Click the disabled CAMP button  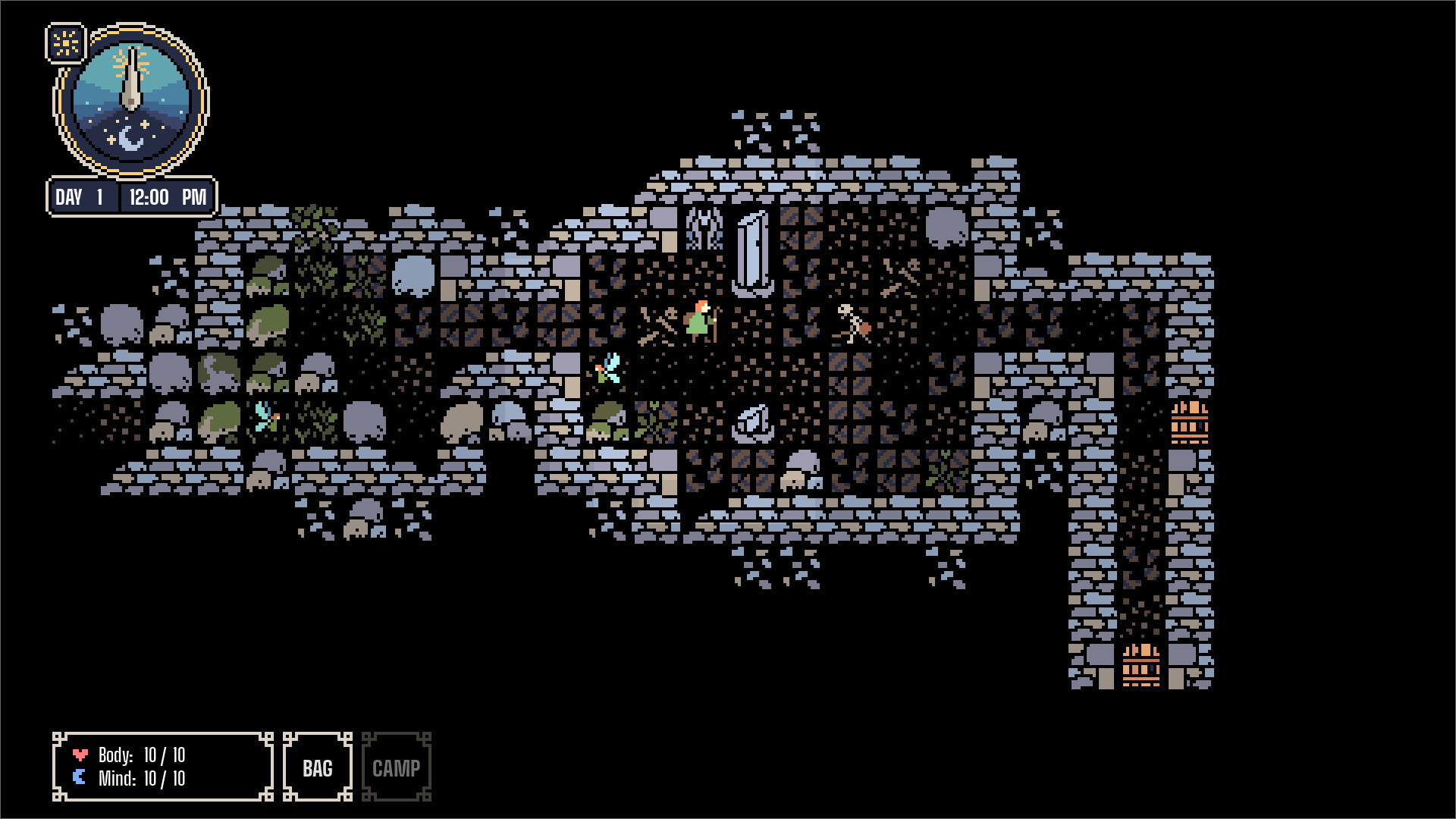397,767
